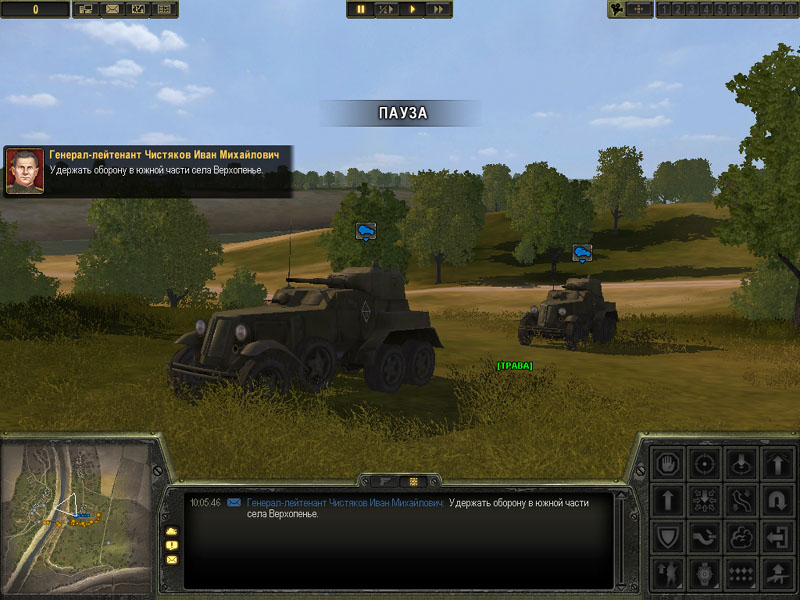The width and height of the screenshot is (800, 600).
Task: Click the exit arrow command icon
Action: pyautogui.click(x=778, y=537)
